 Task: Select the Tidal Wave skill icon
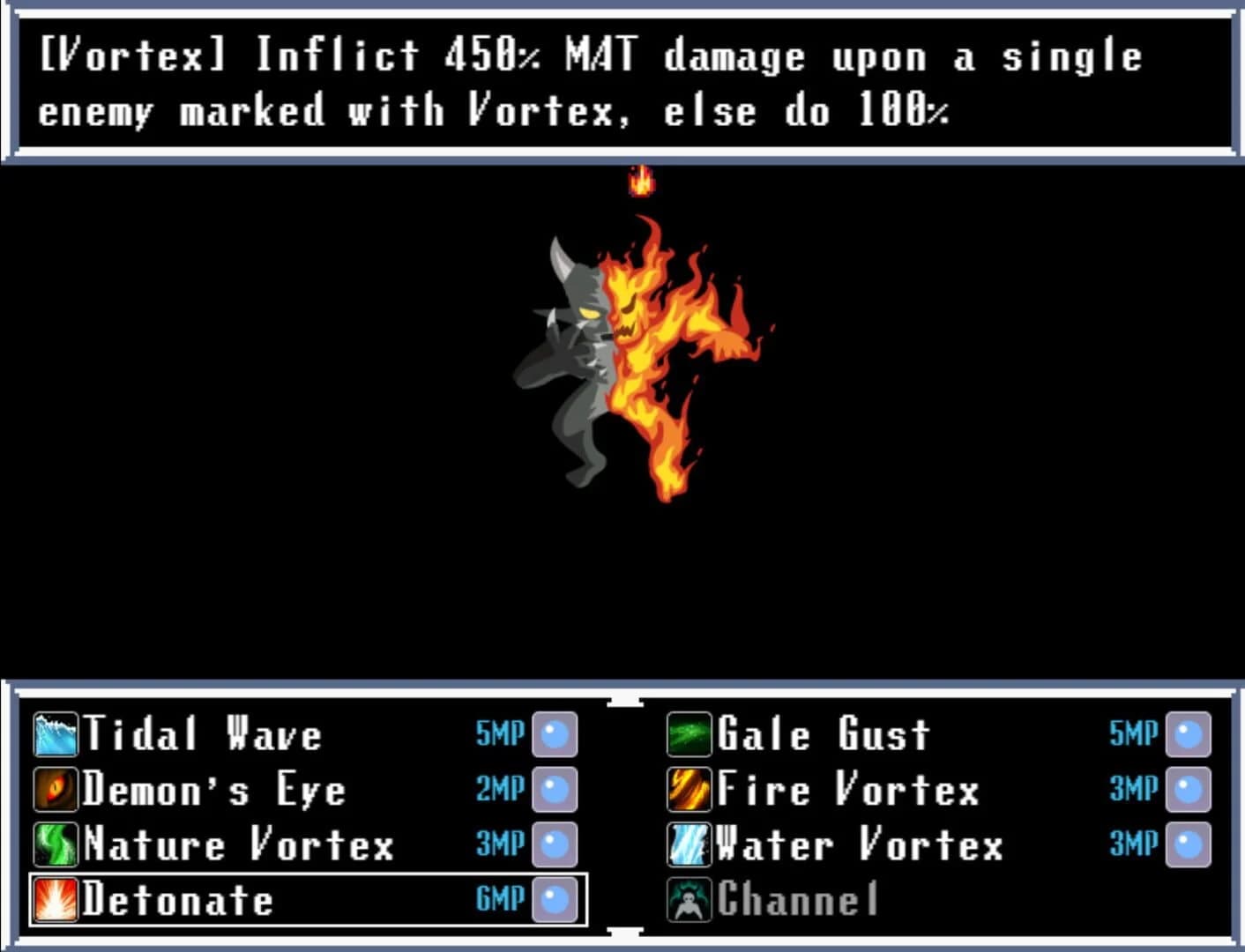coord(55,733)
